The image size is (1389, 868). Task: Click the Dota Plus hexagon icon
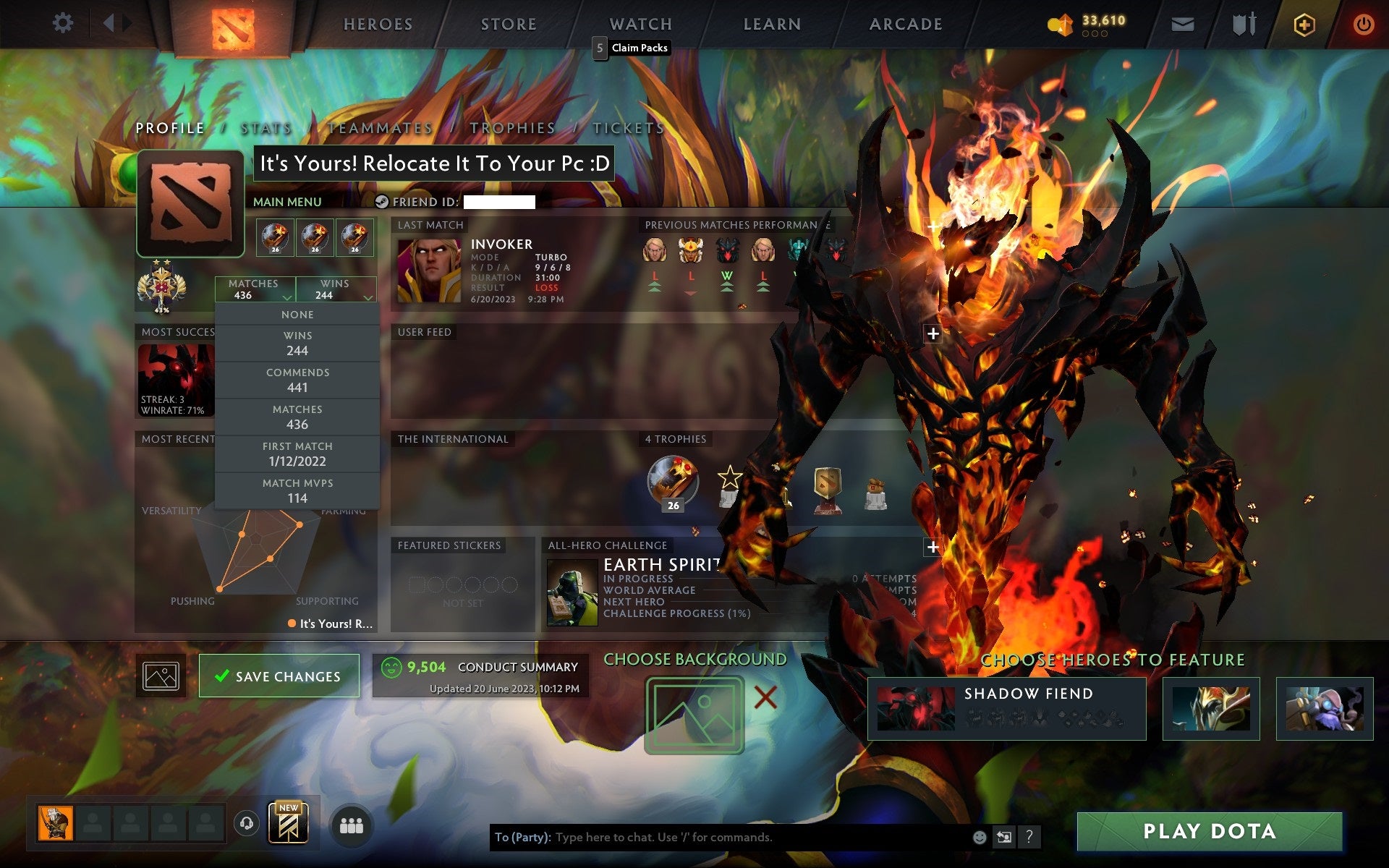point(1303,23)
